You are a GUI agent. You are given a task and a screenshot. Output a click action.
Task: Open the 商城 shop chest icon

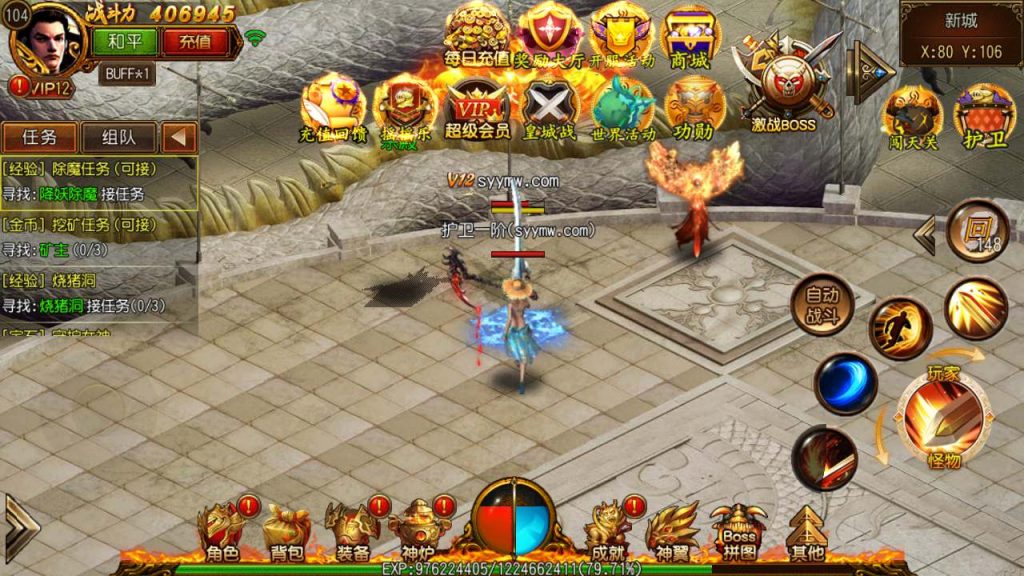689,36
